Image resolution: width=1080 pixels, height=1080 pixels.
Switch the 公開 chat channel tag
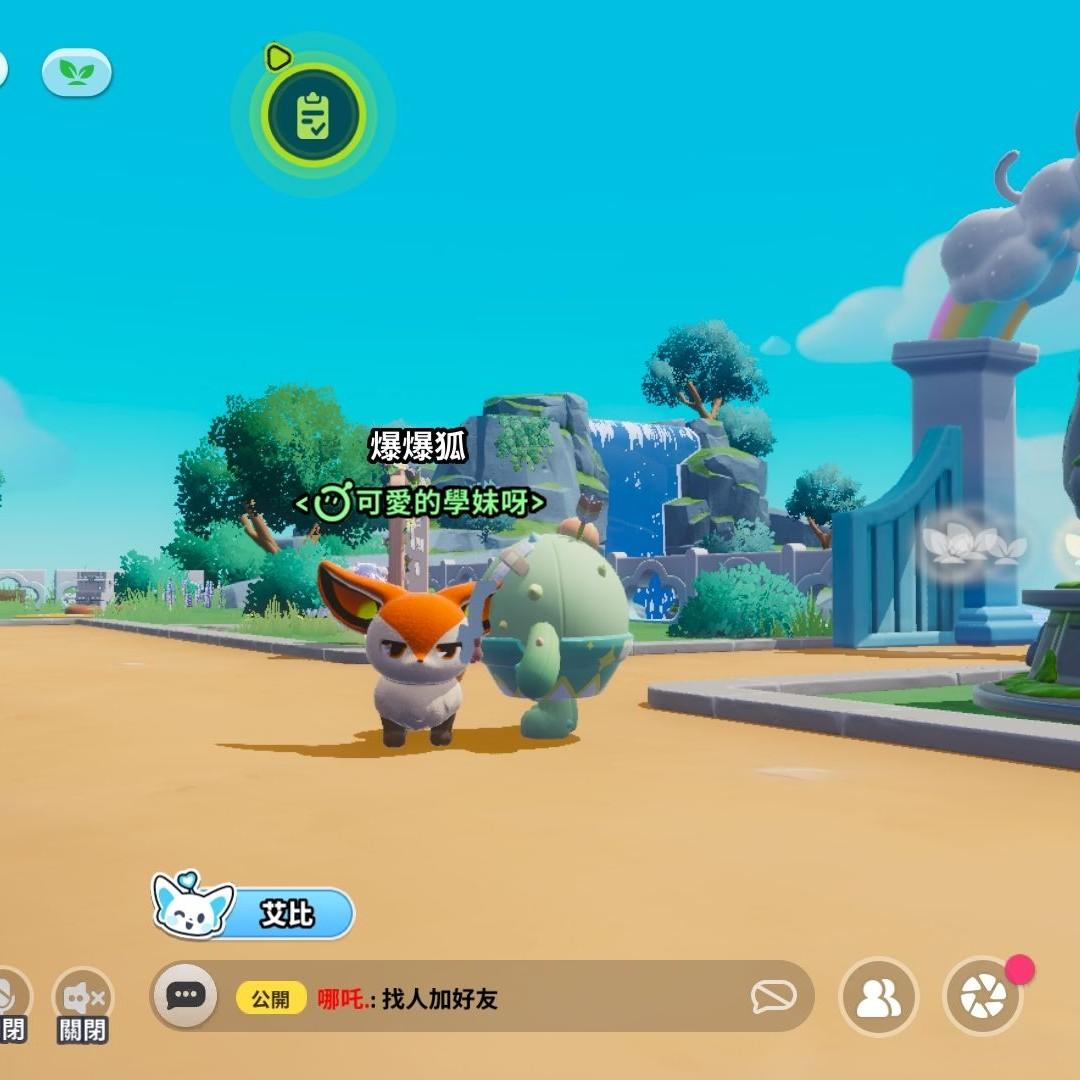pos(271,998)
